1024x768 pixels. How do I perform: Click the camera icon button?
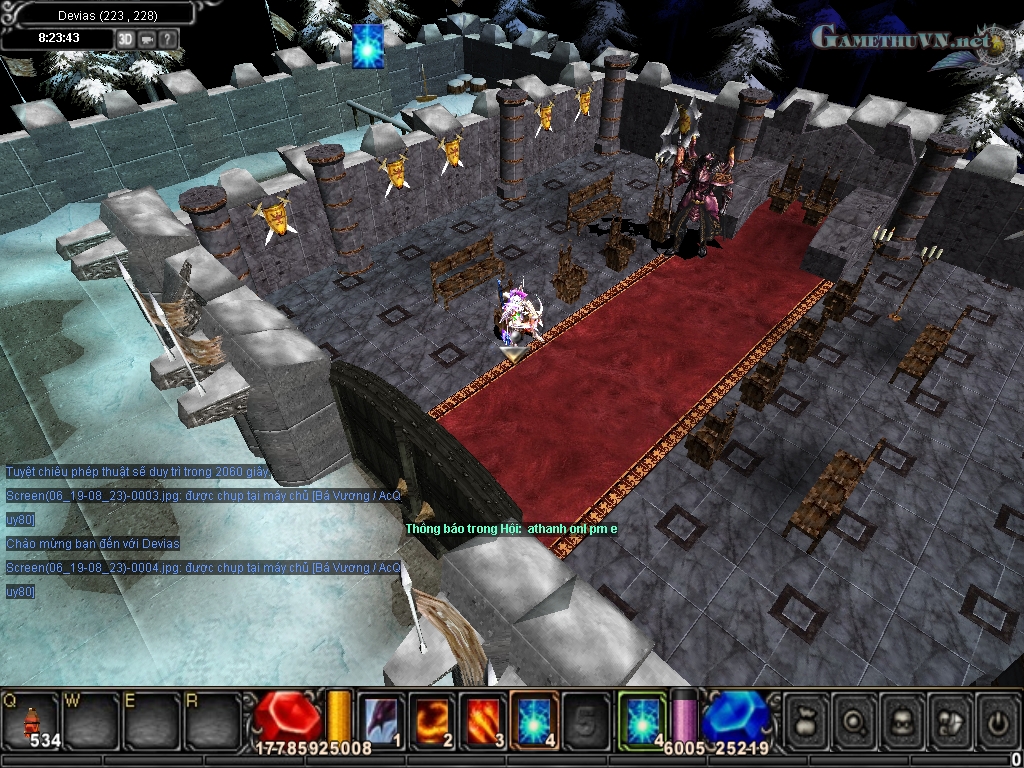point(147,39)
